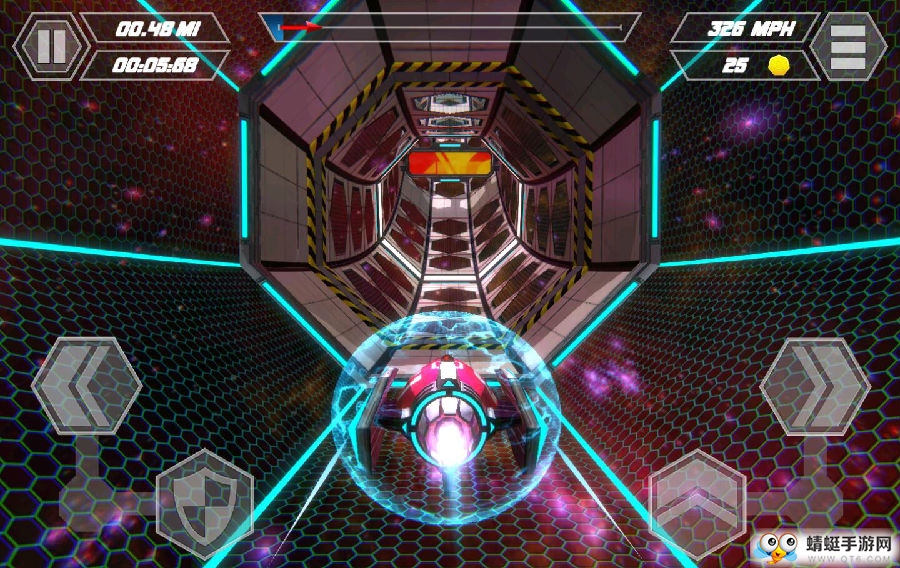
Task: Steer left with the double-chevron button
Action: [86, 384]
